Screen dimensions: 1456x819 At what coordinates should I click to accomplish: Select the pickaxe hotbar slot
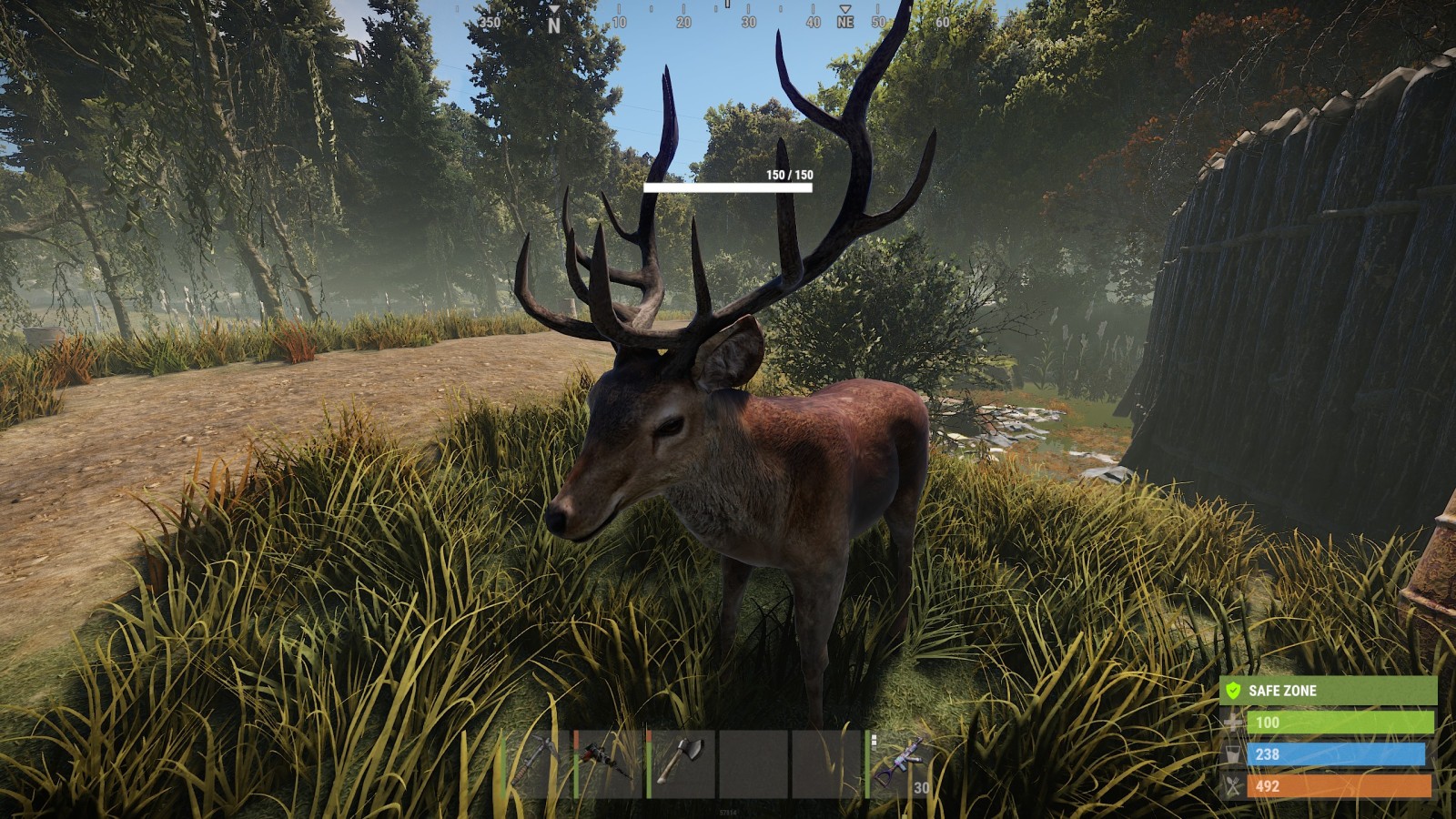(537, 763)
